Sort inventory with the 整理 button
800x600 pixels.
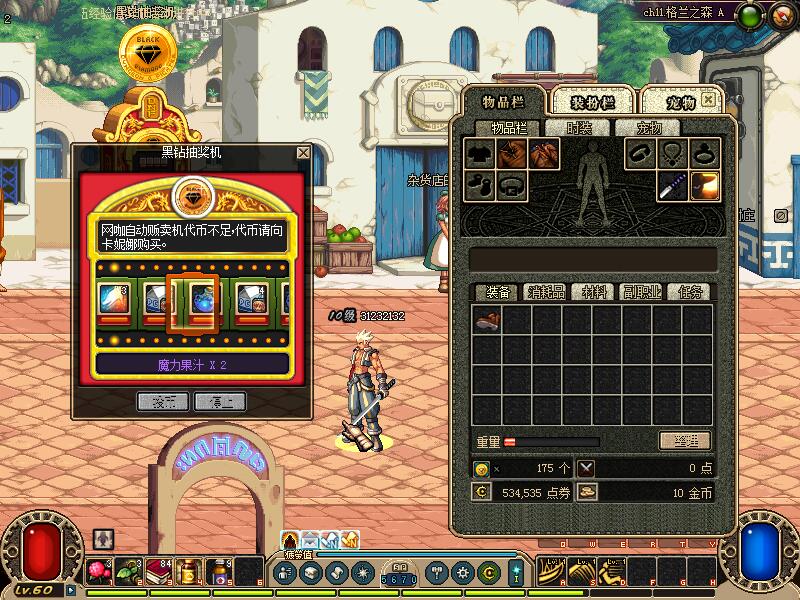(x=685, y=441)
